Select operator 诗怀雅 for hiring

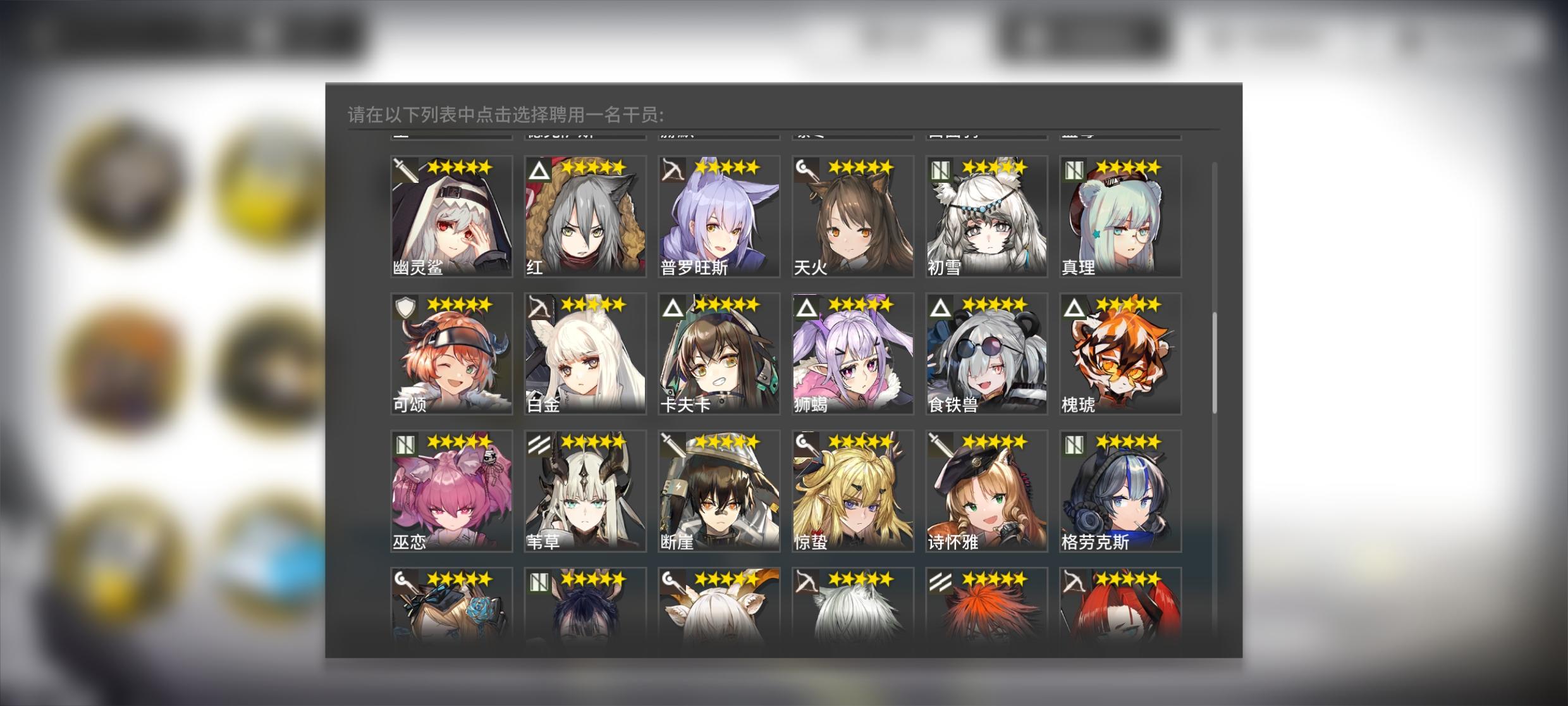coord(985,490)
